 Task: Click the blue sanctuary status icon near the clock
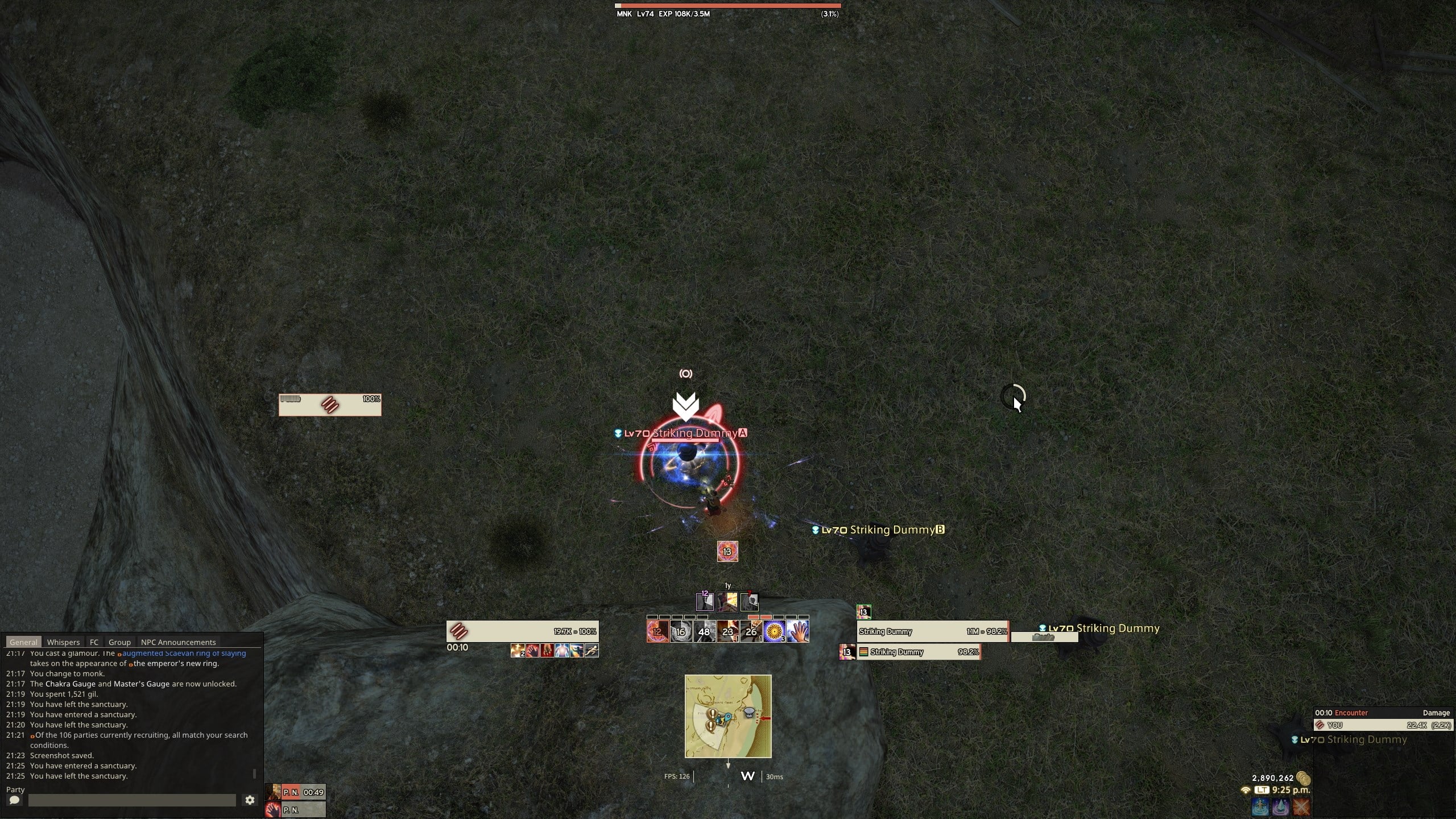pyautogui.click(x=1260, y=806)
